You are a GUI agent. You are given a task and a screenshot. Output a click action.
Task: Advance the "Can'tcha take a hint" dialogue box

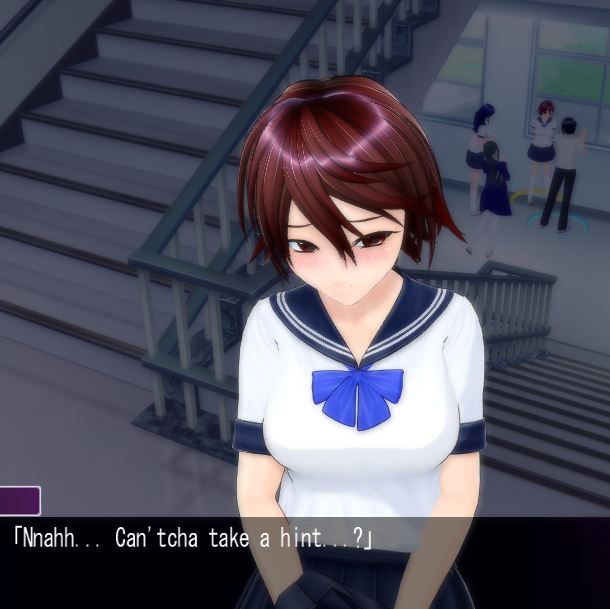pos(304,560)
